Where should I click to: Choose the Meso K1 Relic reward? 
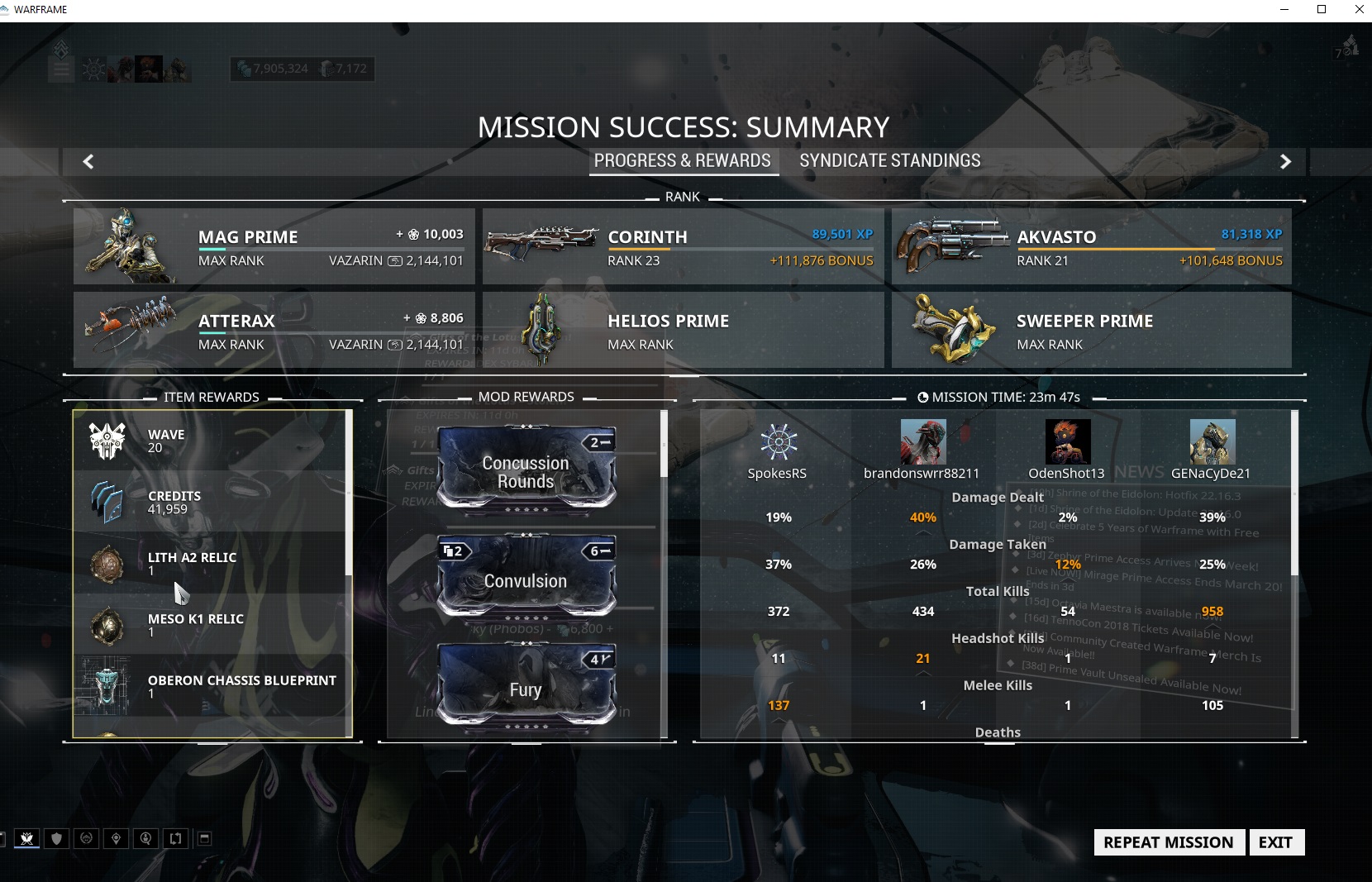coord(210,625)
